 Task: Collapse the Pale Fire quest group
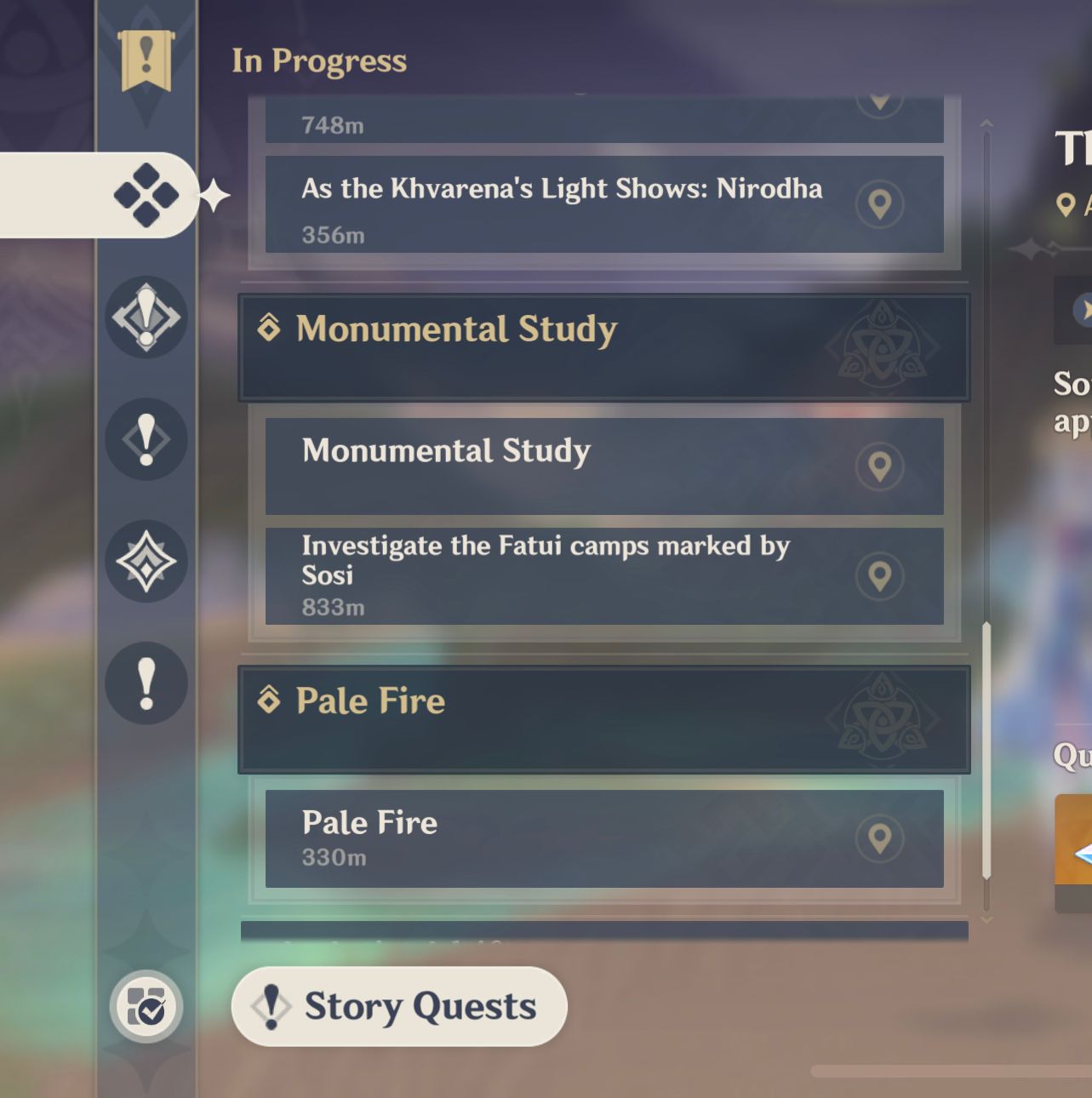[x=604, y=719]
